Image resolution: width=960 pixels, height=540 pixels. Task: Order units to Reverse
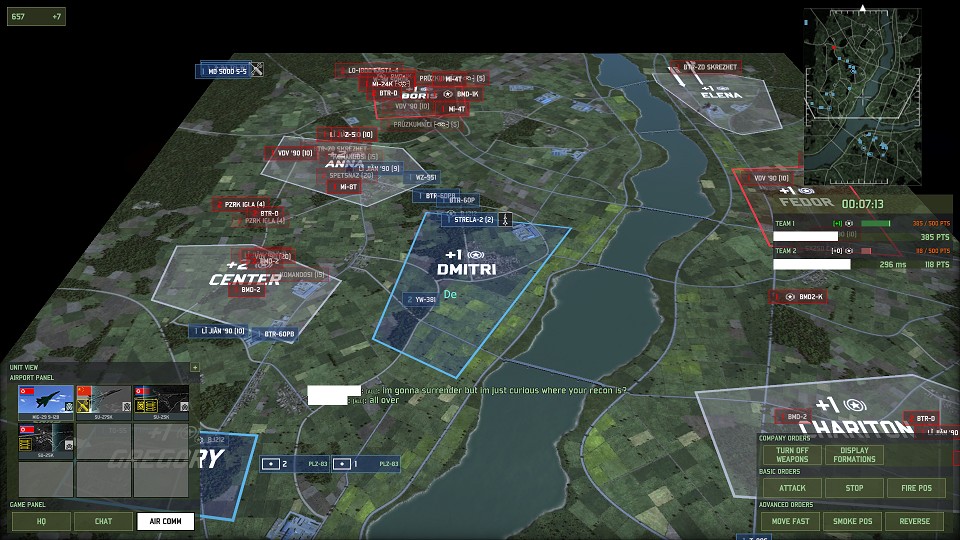[x=915, y=521]
